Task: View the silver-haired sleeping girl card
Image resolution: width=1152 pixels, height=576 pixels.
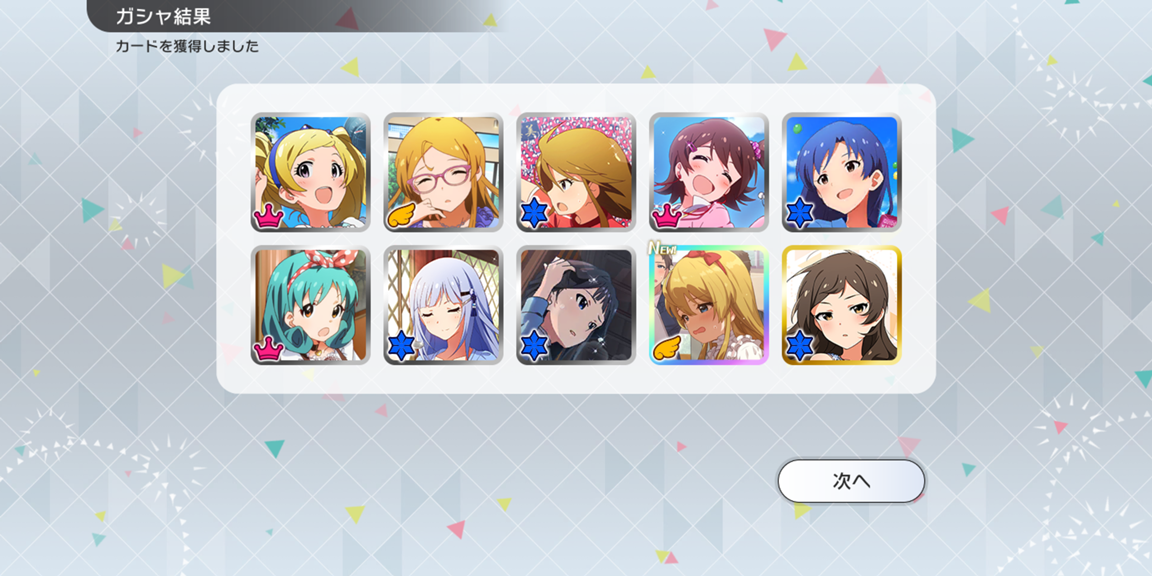Action: coord(443,305)
